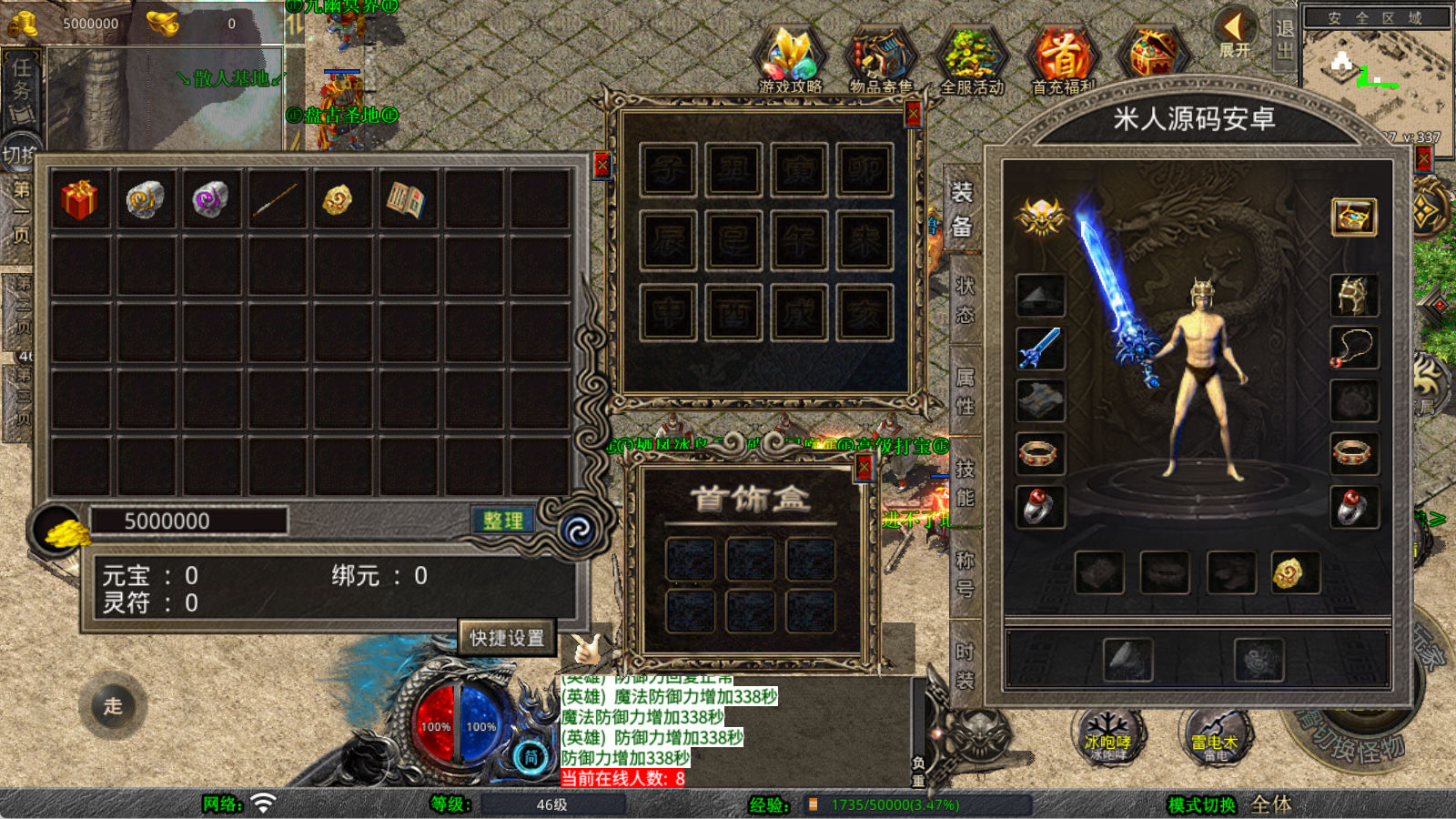Image resolution: width=1456 pixels, height=819 pixels.
Task: Select the equipped blue sword weapon slot
Action: pyautogui.click(x=1040, y=348)
